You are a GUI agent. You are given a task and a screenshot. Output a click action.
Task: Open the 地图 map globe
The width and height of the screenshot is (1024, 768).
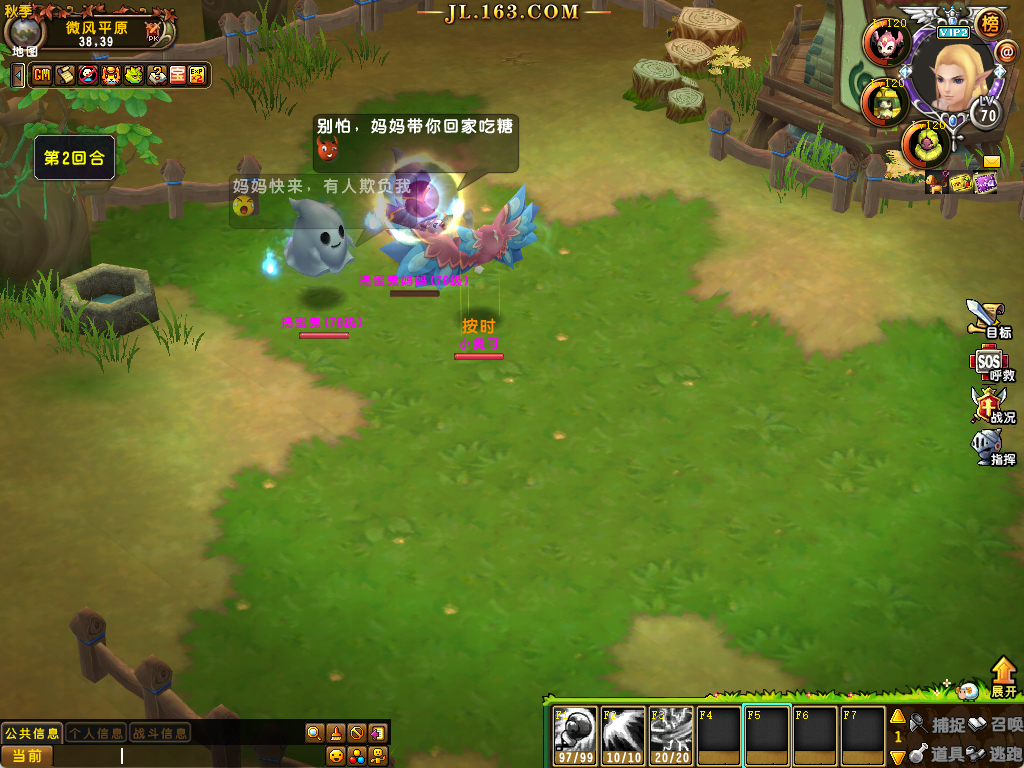point(24,33)
